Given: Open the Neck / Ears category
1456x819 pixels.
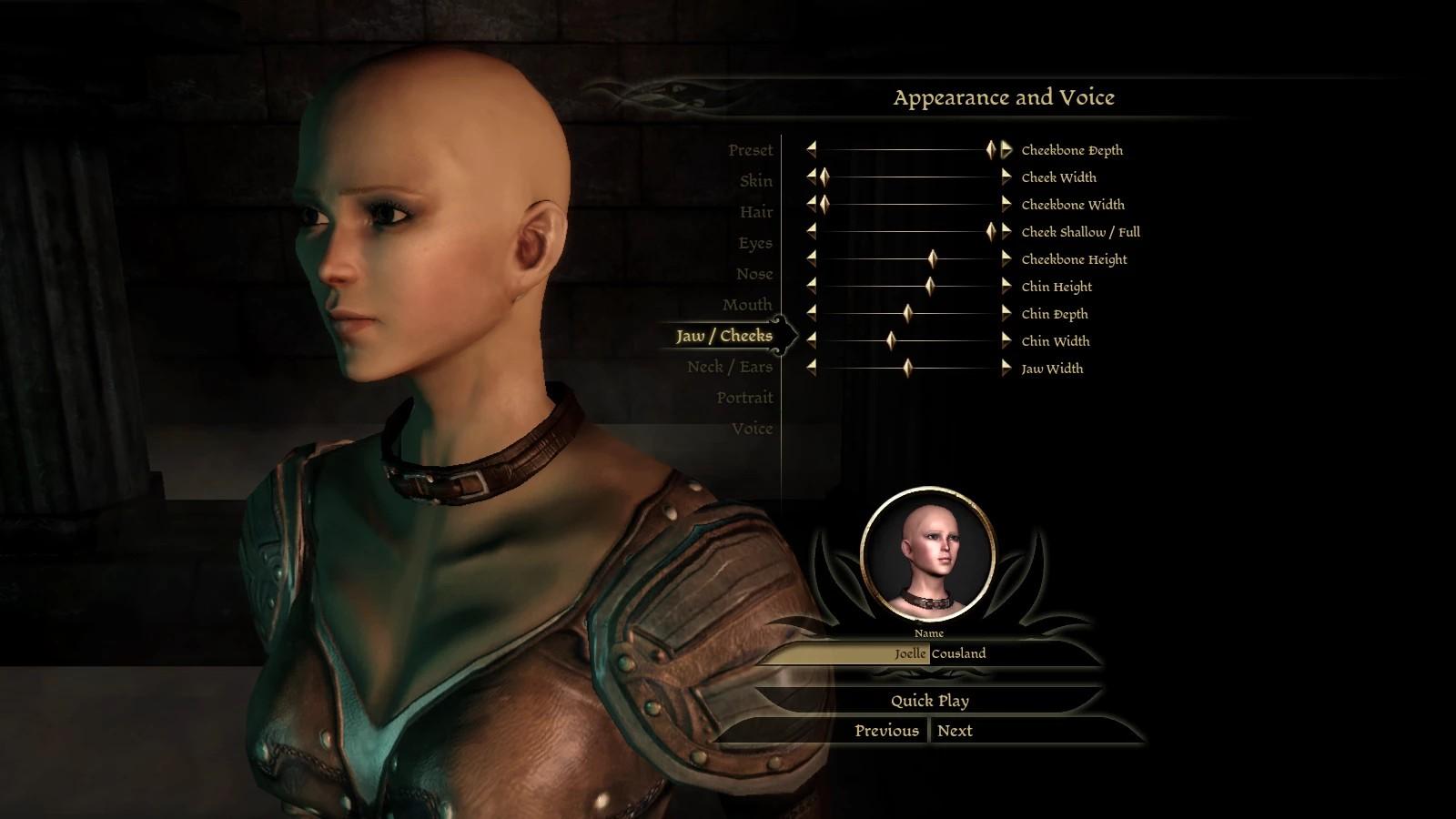Looking at the screenshot, I should 729,367.
